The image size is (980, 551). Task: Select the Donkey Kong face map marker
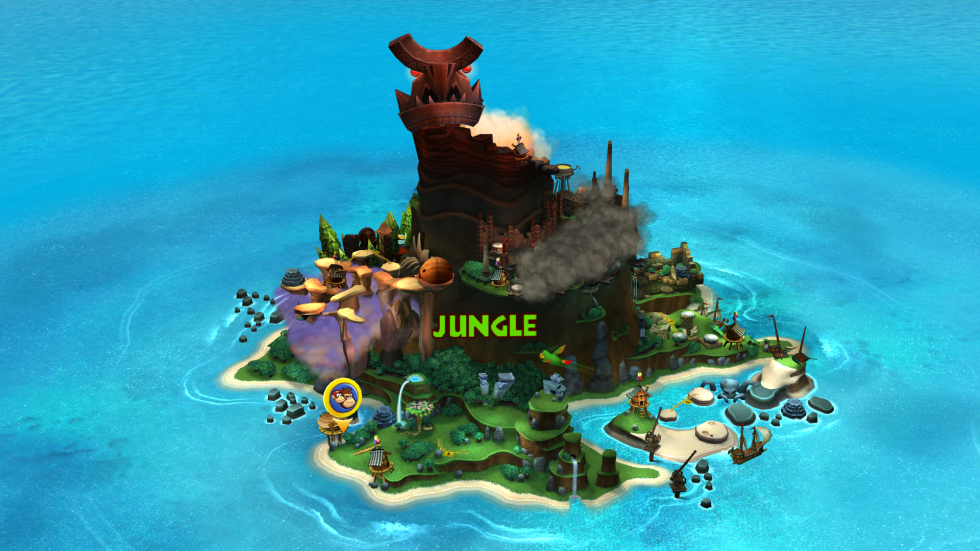[343, 397]
